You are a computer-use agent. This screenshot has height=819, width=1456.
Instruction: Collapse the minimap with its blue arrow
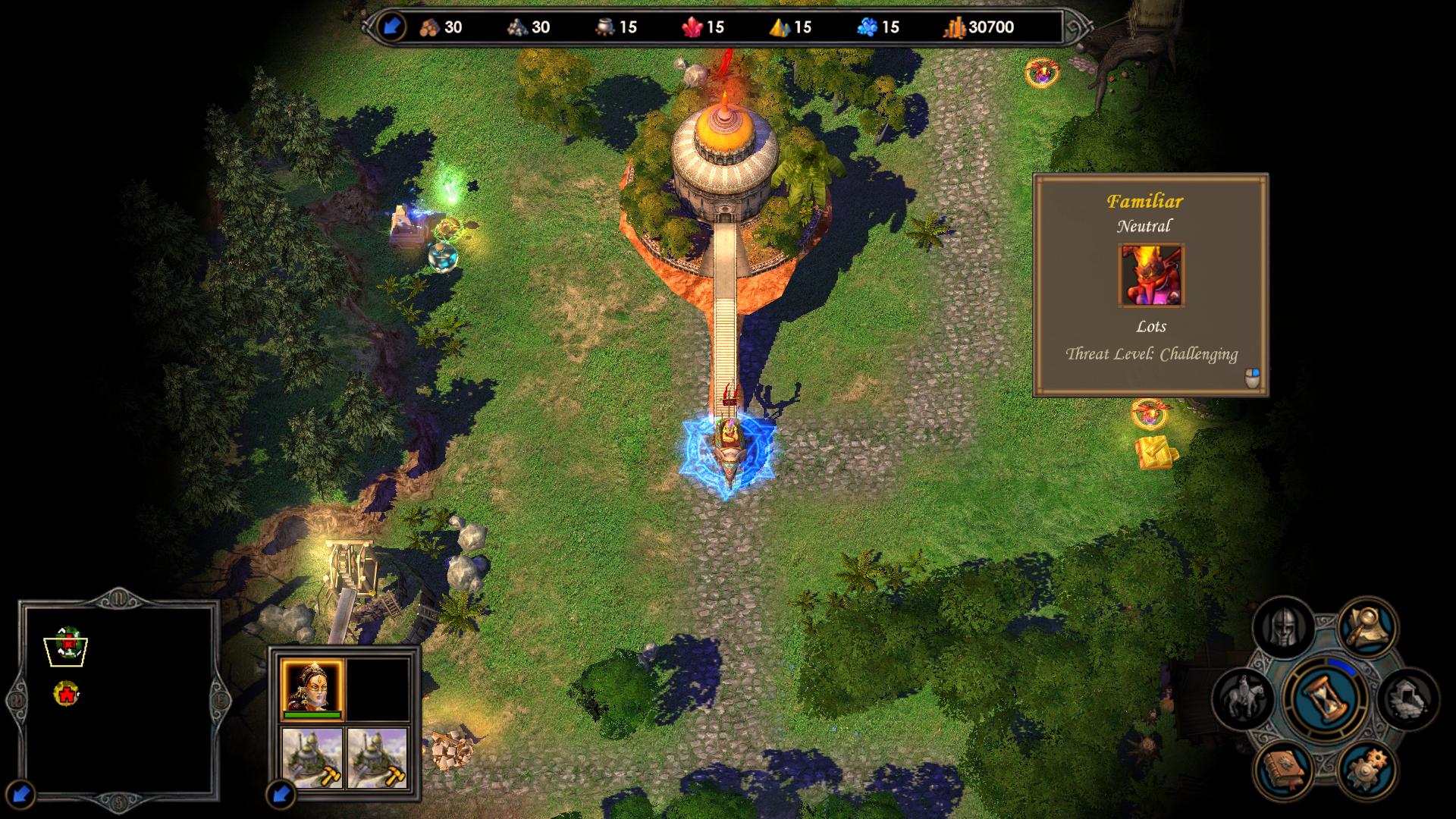tap(22, 793)
